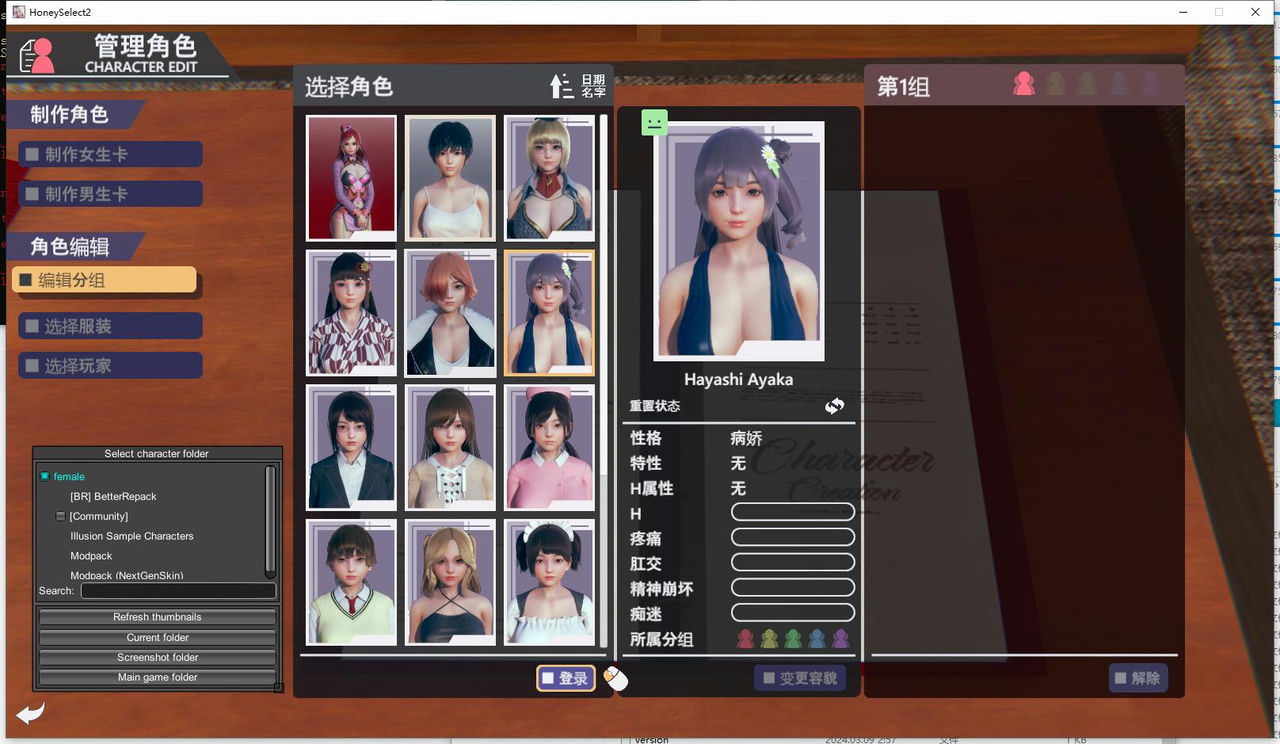
Task: Select the blue figure toggle in 所属分组 row
Action: 817,637
